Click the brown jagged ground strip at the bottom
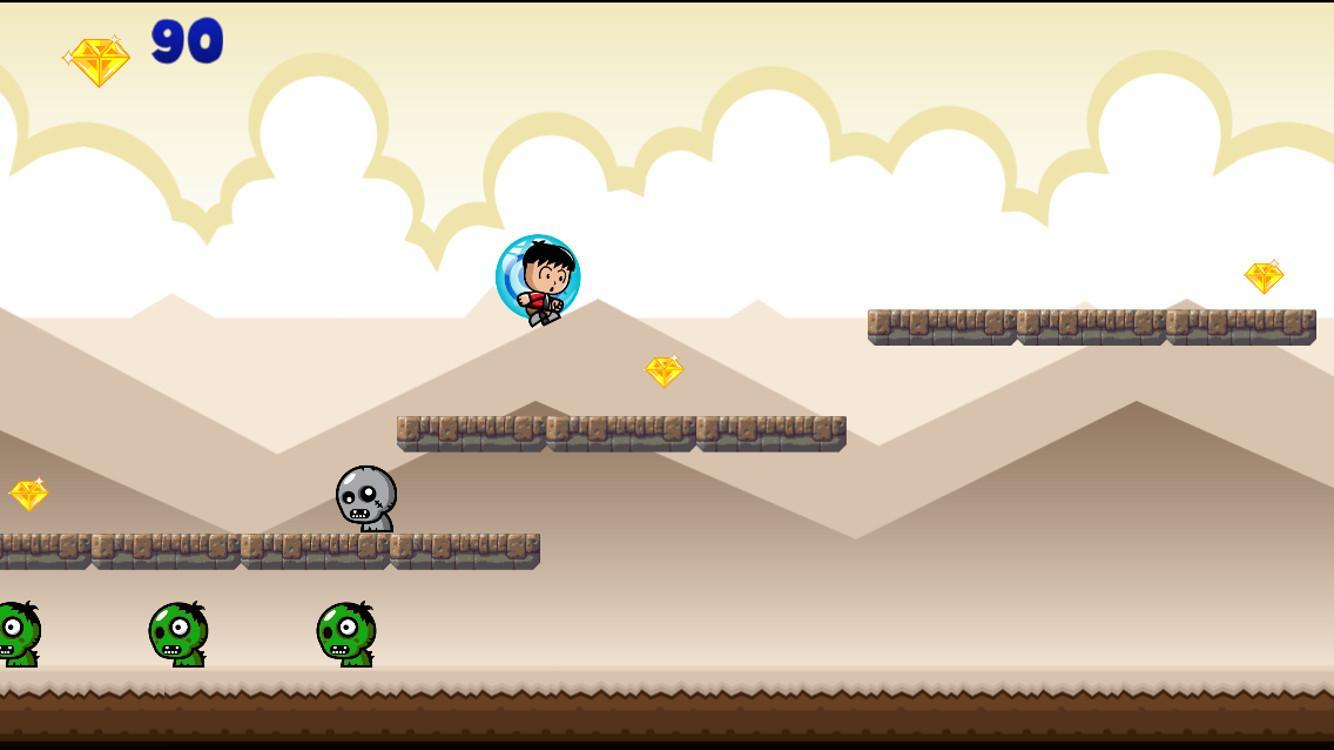Screen dimensions: 1334x750 pyautogui.click(x=667, y=710)
